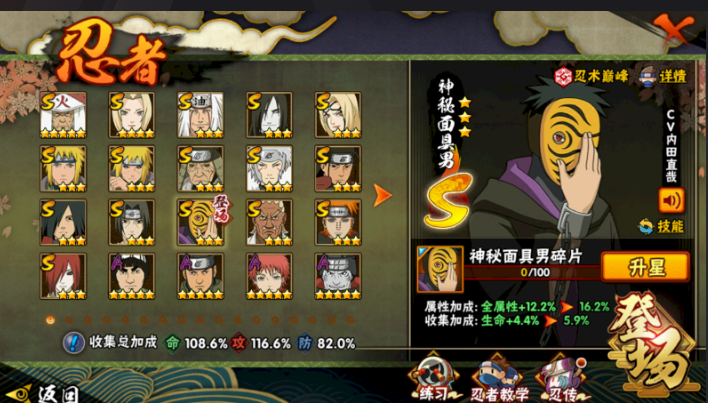
Task: Enter 练习 practice mode
Action: coord(433,377)
